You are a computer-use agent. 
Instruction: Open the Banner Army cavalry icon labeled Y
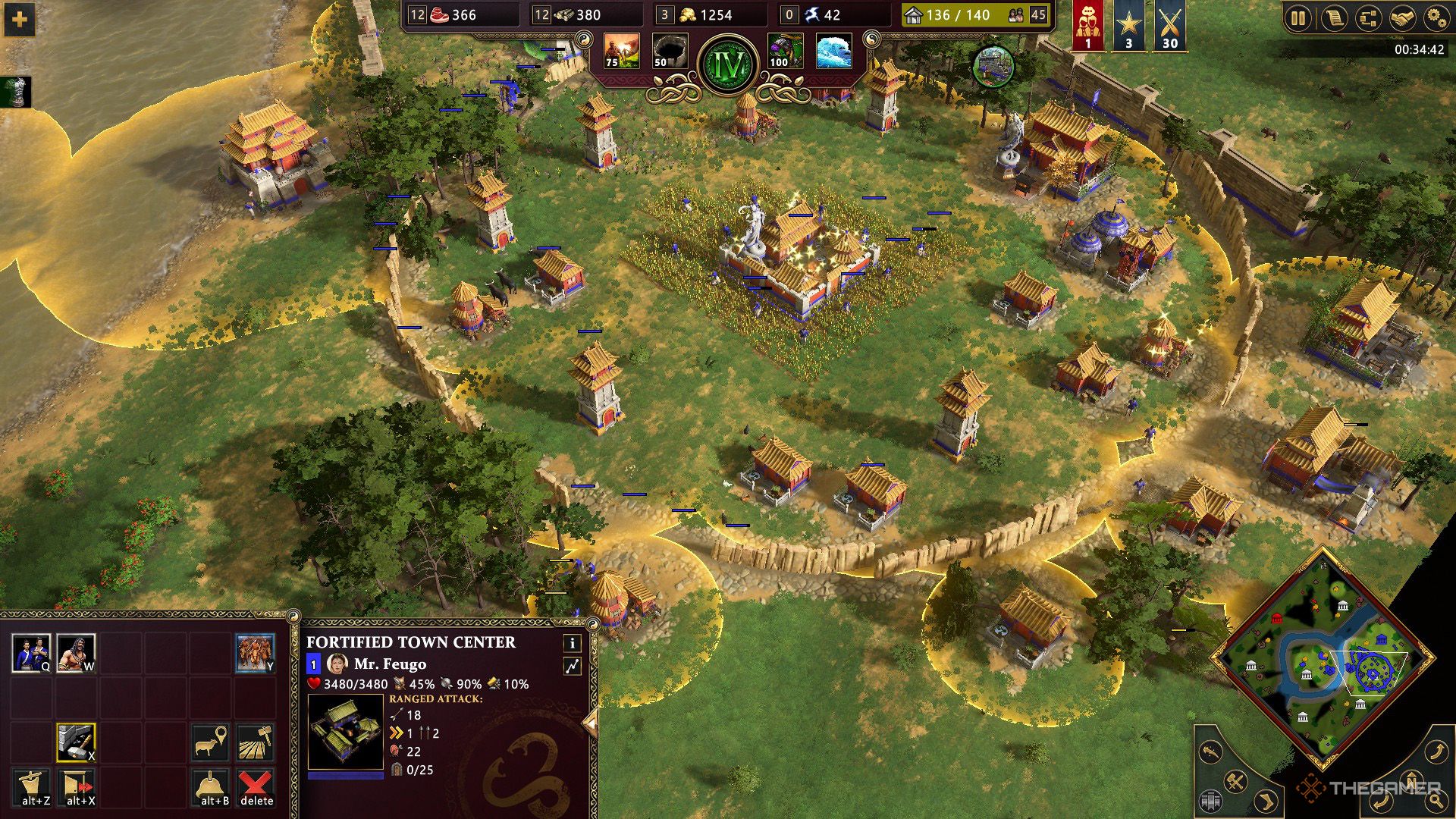pyautogui.click(x=255, y=653)
